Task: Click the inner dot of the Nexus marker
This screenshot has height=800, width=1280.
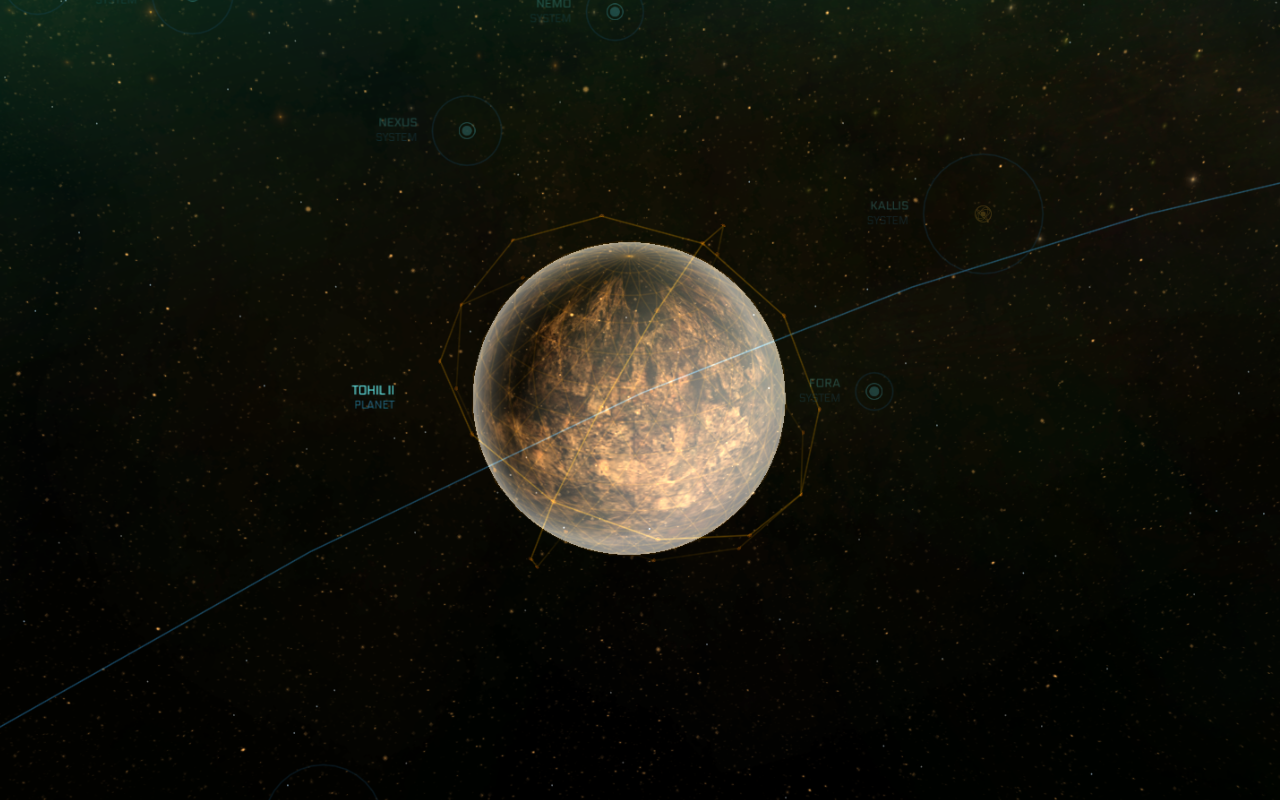Action: pos(467,128)
